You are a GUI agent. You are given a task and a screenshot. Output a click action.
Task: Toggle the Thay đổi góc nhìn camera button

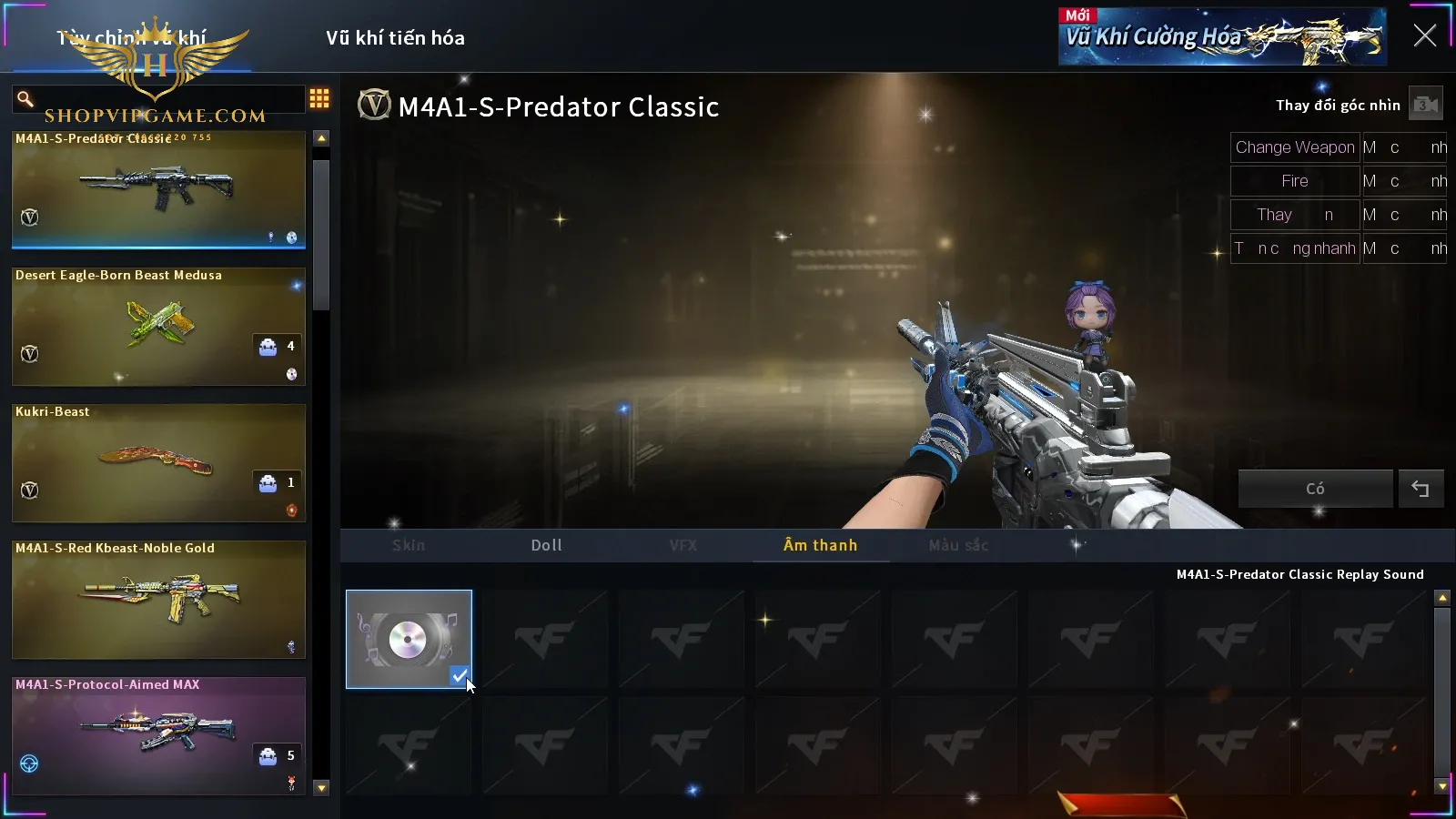[x=1425, y=105]
